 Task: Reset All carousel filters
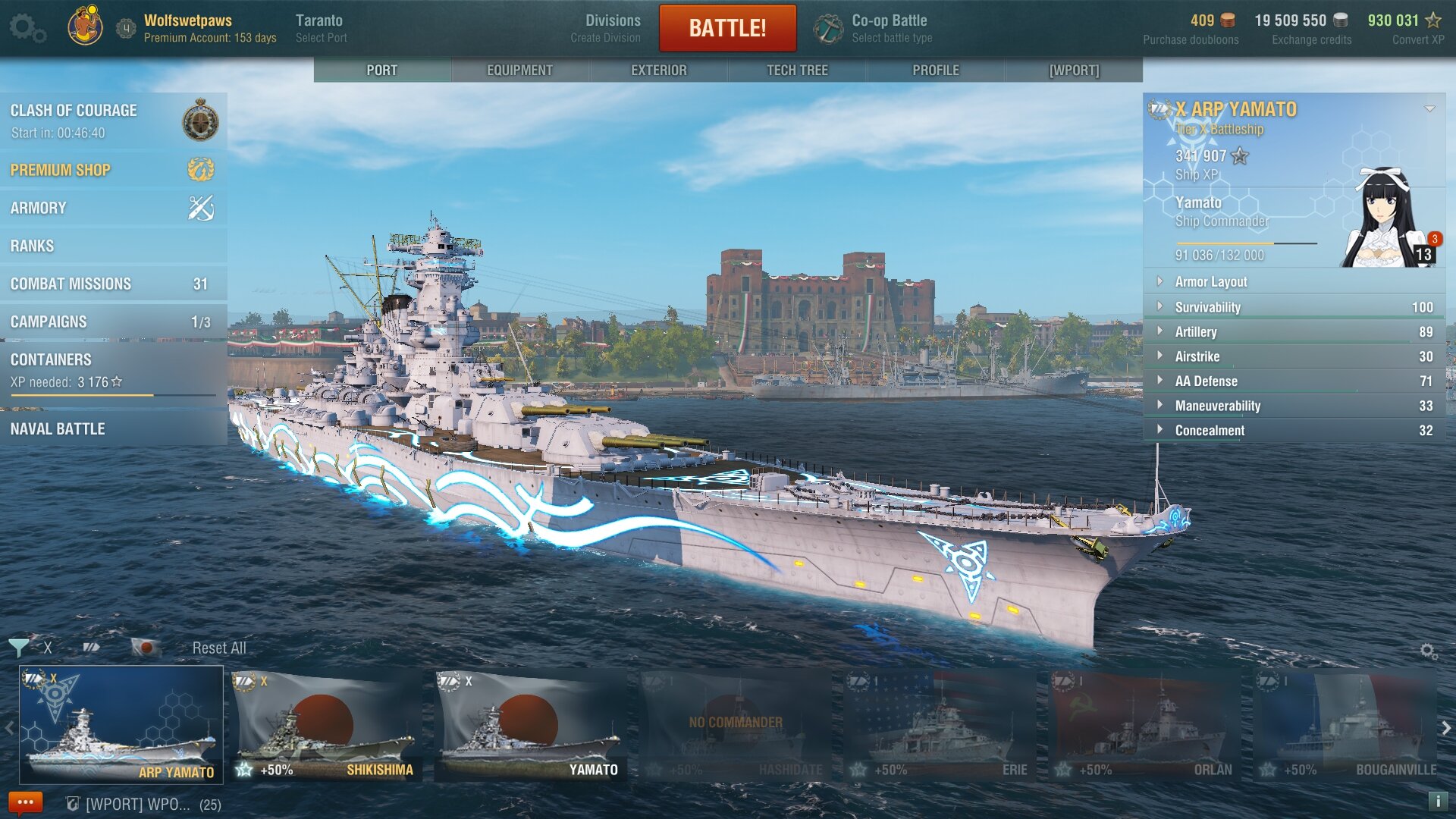(x=219, y=648)
